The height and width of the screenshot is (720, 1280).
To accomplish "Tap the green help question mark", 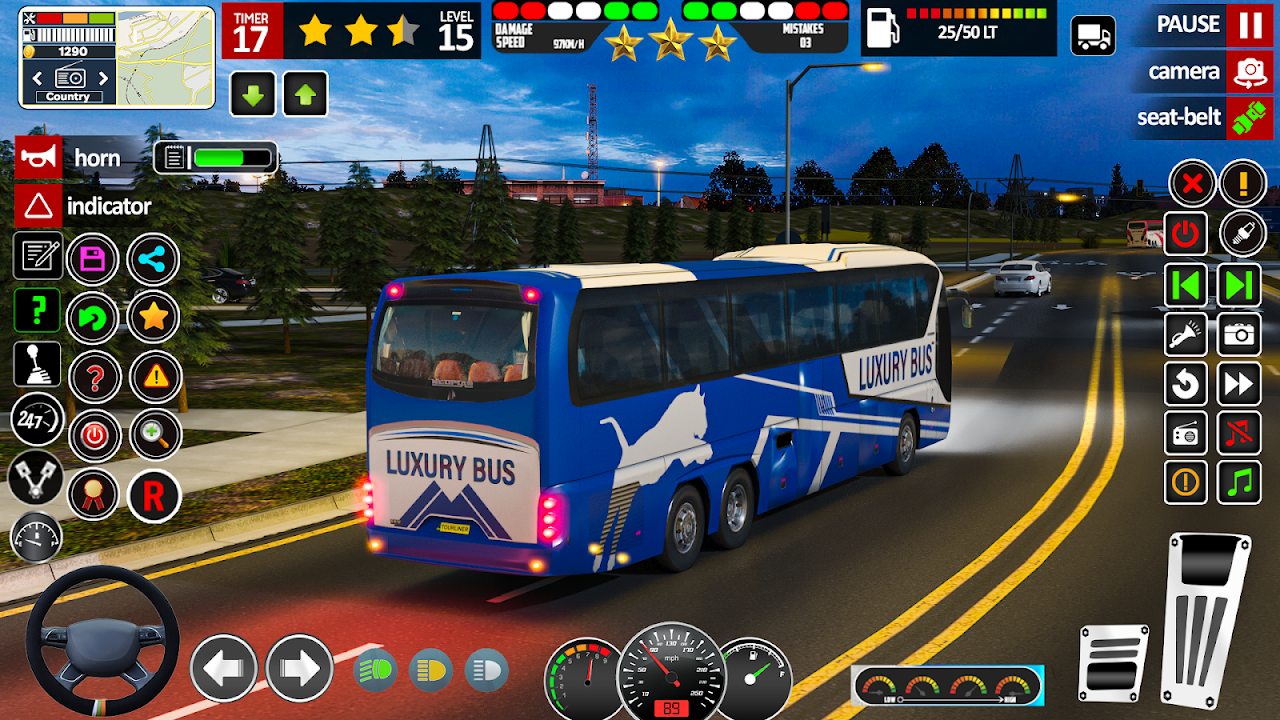I will pyautogui.click(x=37, y=310).
